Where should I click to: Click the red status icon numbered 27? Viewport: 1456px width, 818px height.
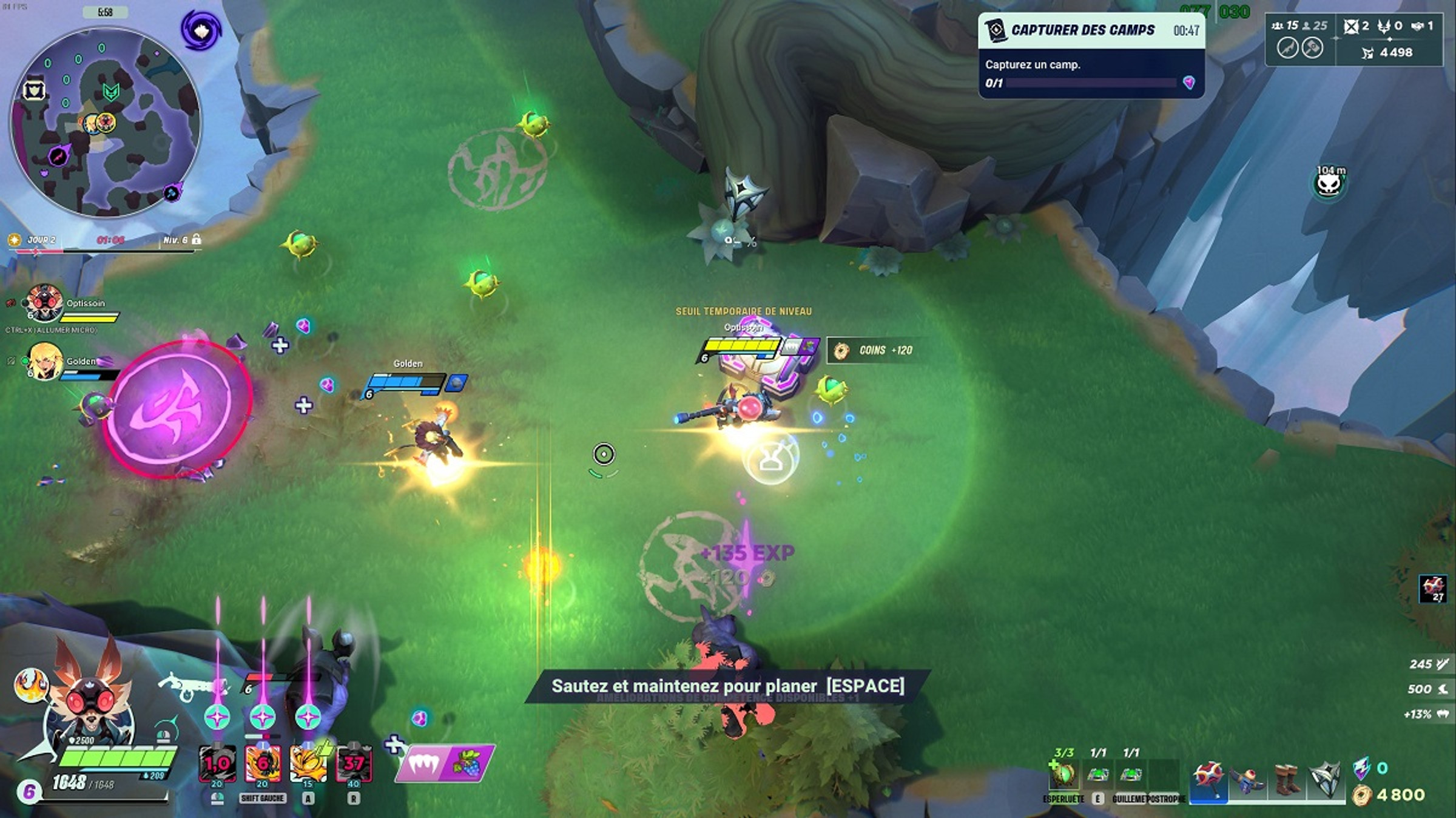click(1433, 588)
